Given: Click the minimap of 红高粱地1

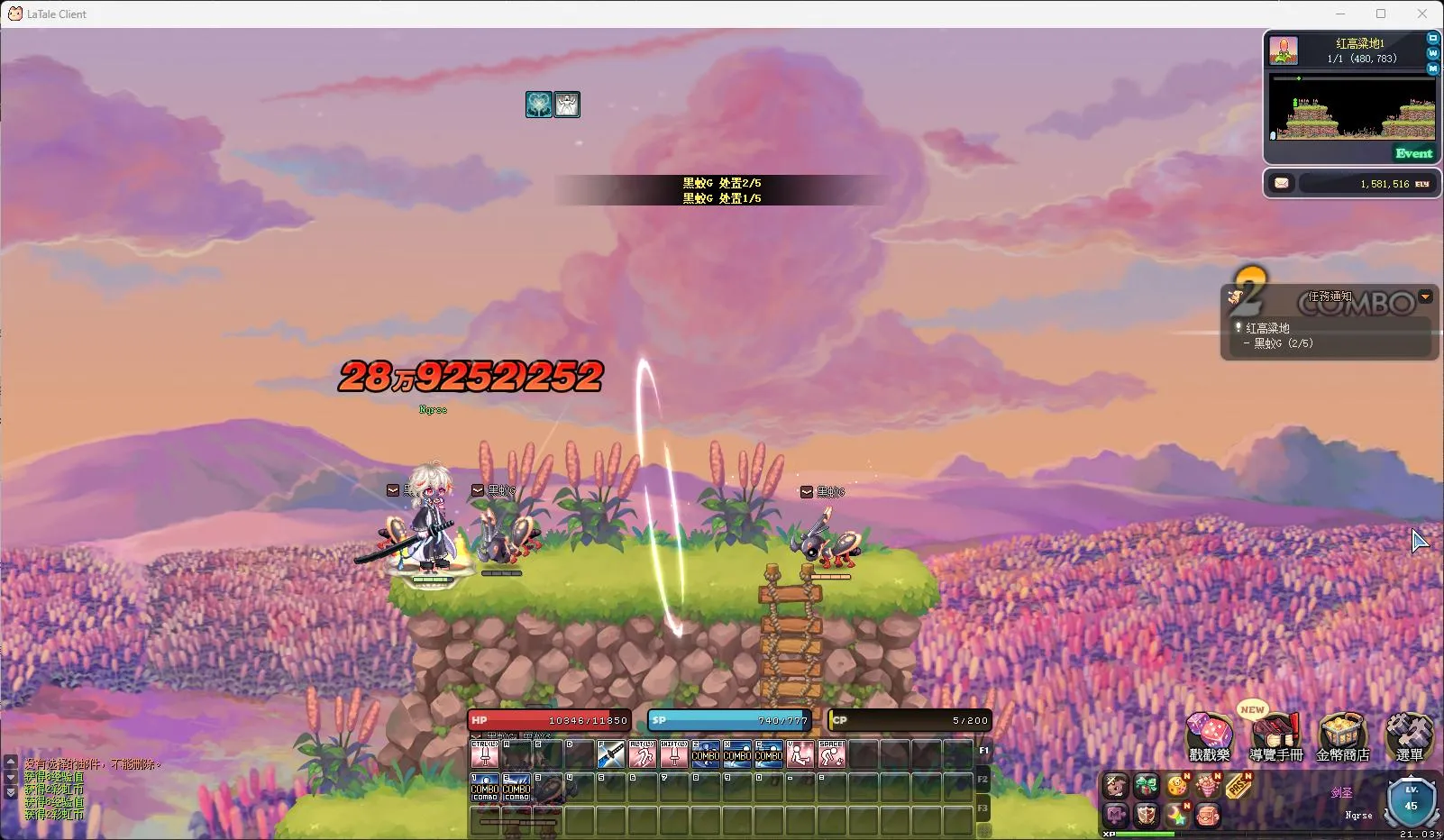Looking at the screenshot, I should [x=1352, y=106].
